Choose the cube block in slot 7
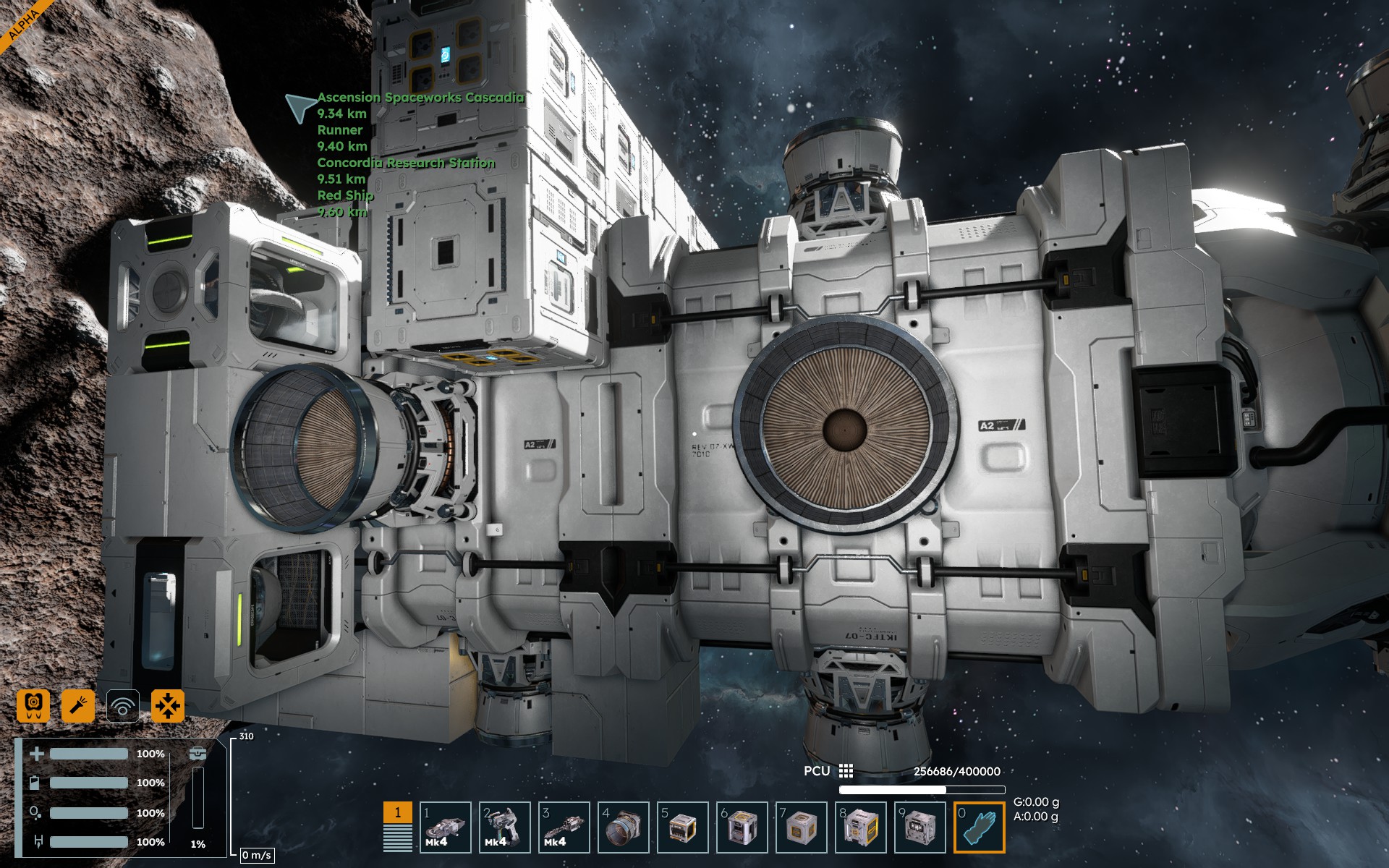 801,827
